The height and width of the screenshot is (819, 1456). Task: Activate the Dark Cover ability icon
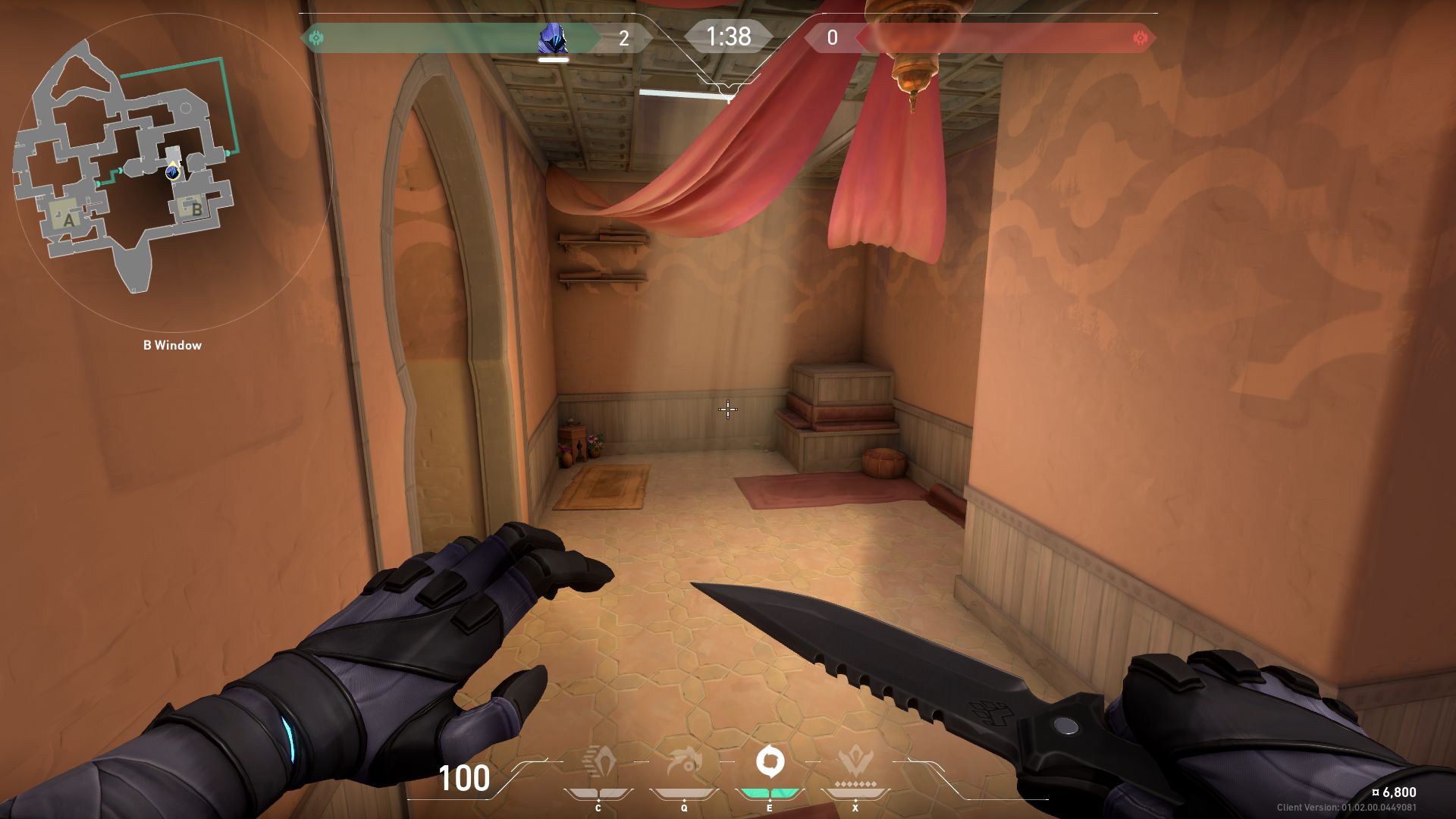click(770, 761)
